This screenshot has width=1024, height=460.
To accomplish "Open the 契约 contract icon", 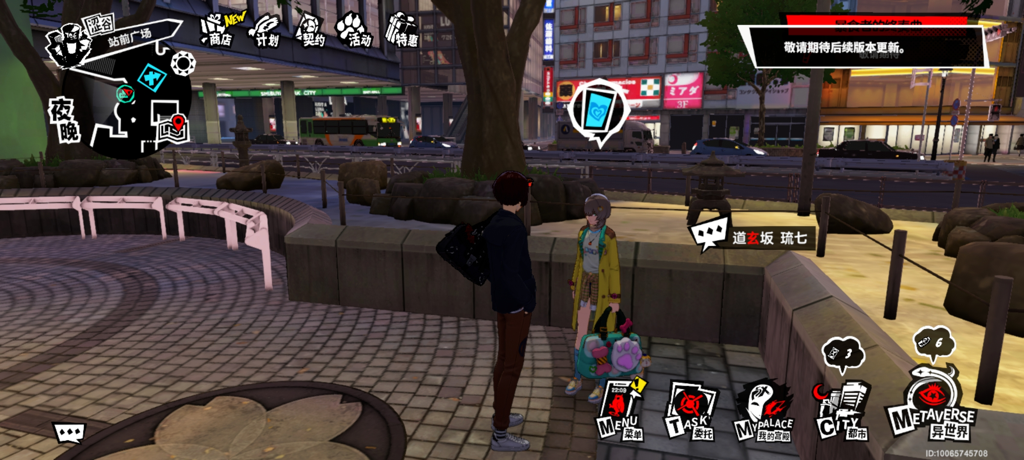I will point(312,30).
